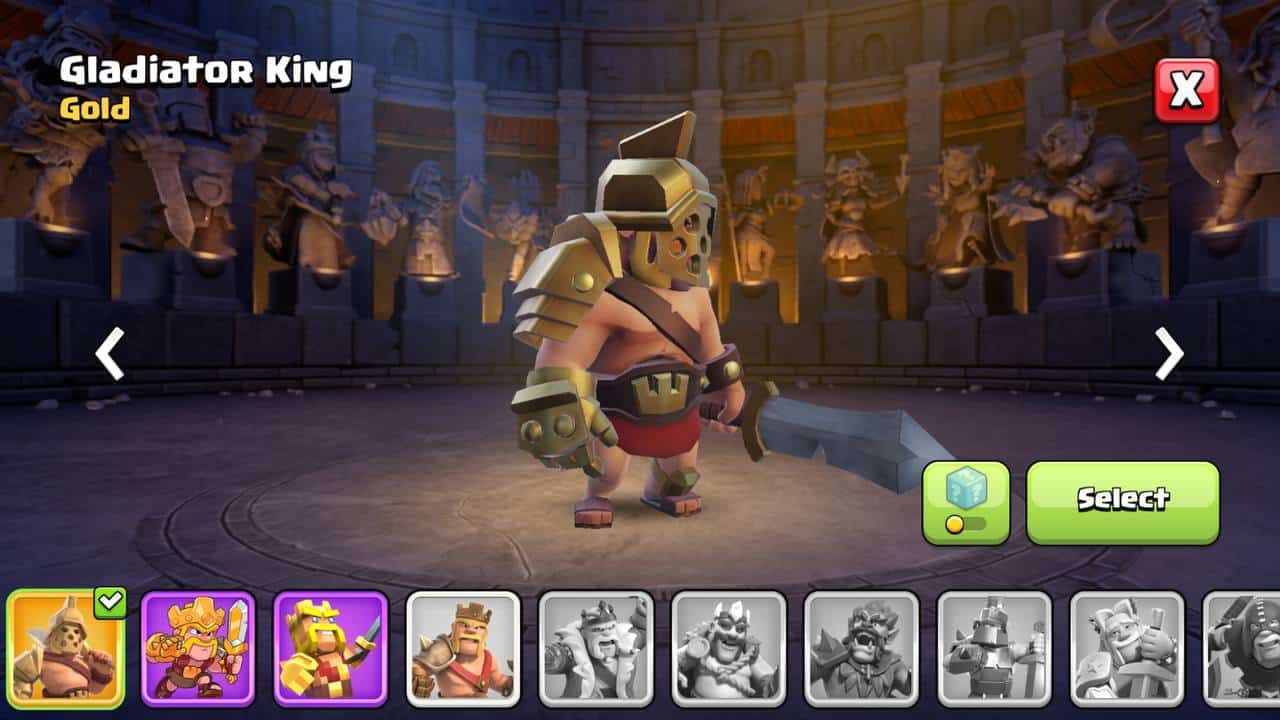
Task: Close the skin selection screen
Action: [1187, 91]
